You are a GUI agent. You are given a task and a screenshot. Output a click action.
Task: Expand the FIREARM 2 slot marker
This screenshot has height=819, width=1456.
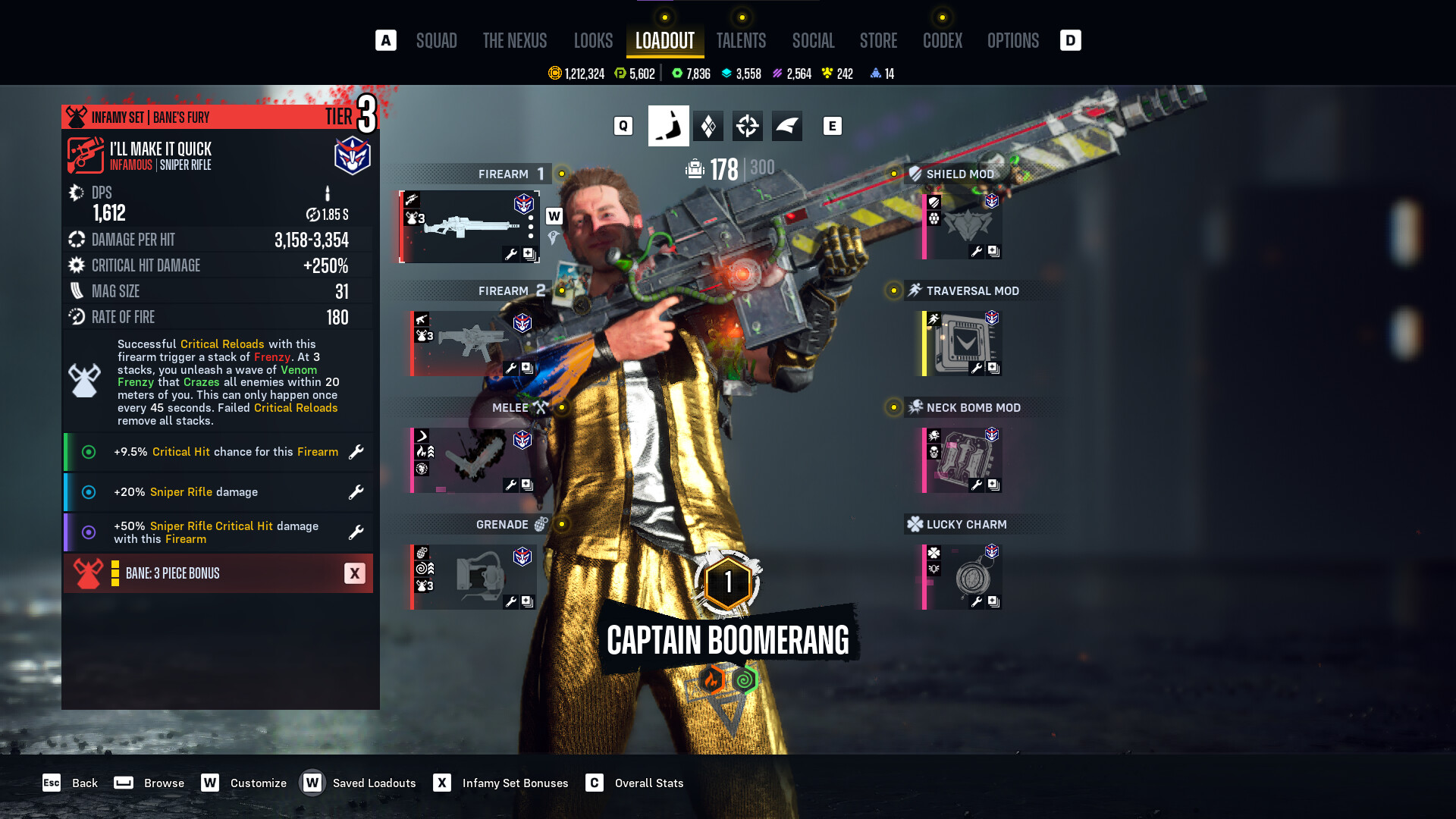562,290
